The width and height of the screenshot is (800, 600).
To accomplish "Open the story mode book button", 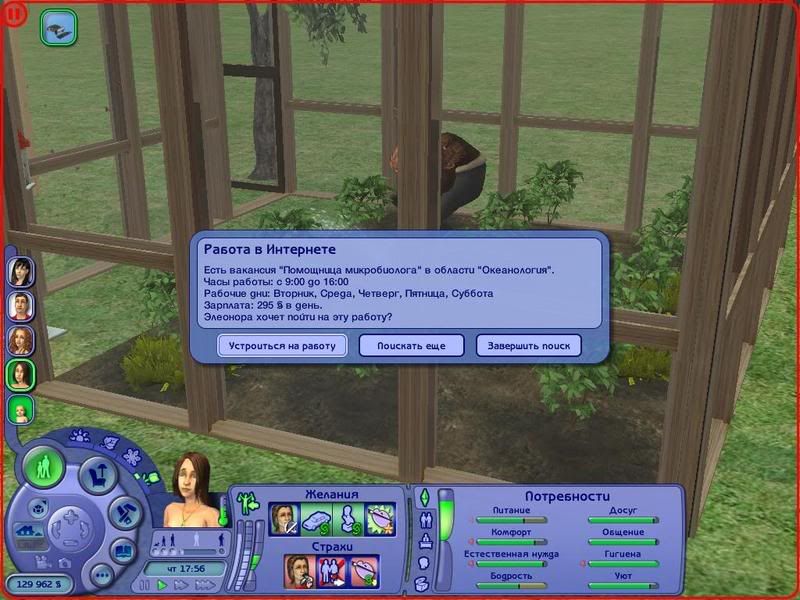I will [x=123, y=550].
